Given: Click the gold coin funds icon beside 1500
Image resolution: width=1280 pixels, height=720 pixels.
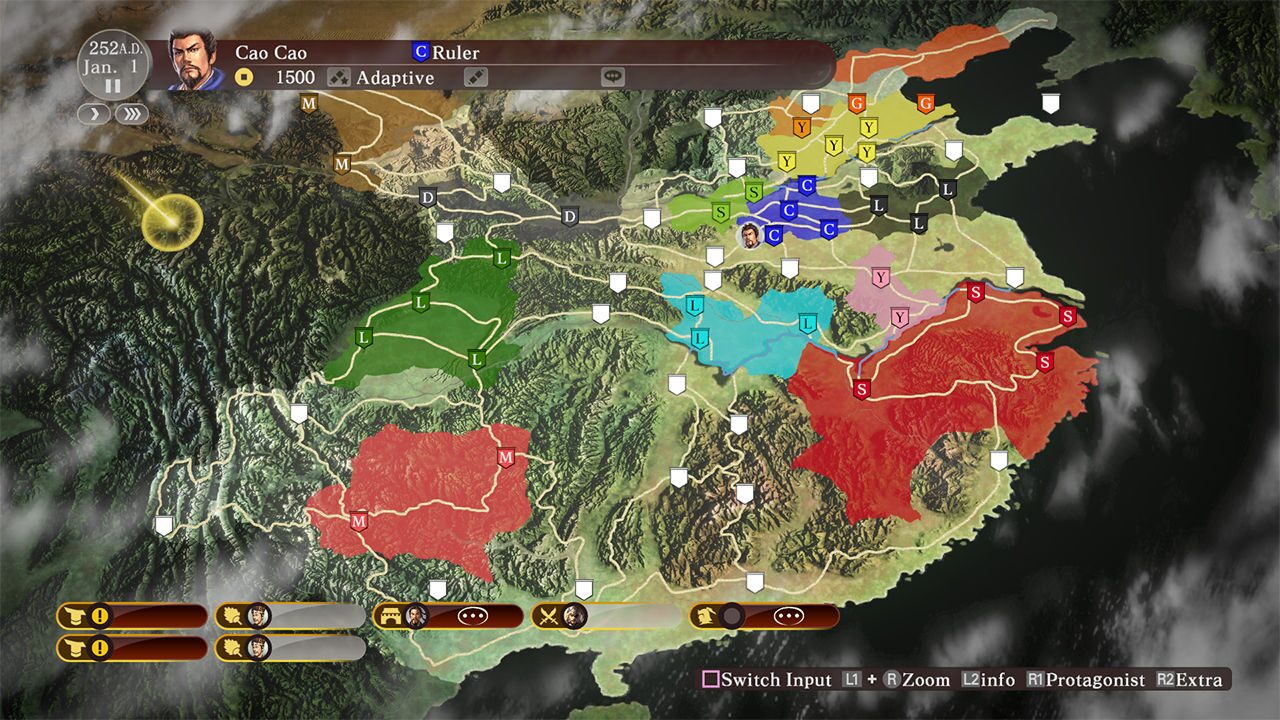Looking at the screenshot, I should 243,77.
